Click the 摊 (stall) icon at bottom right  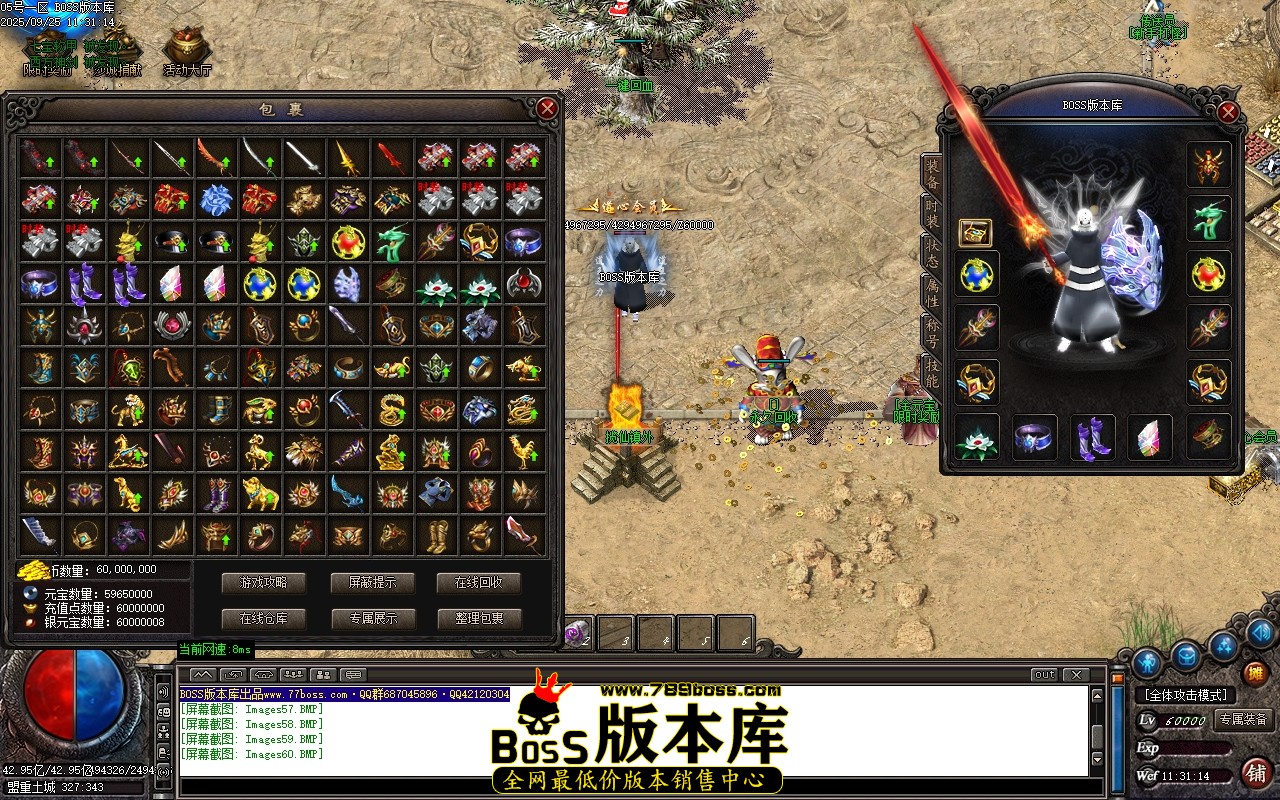point(1256,672)
